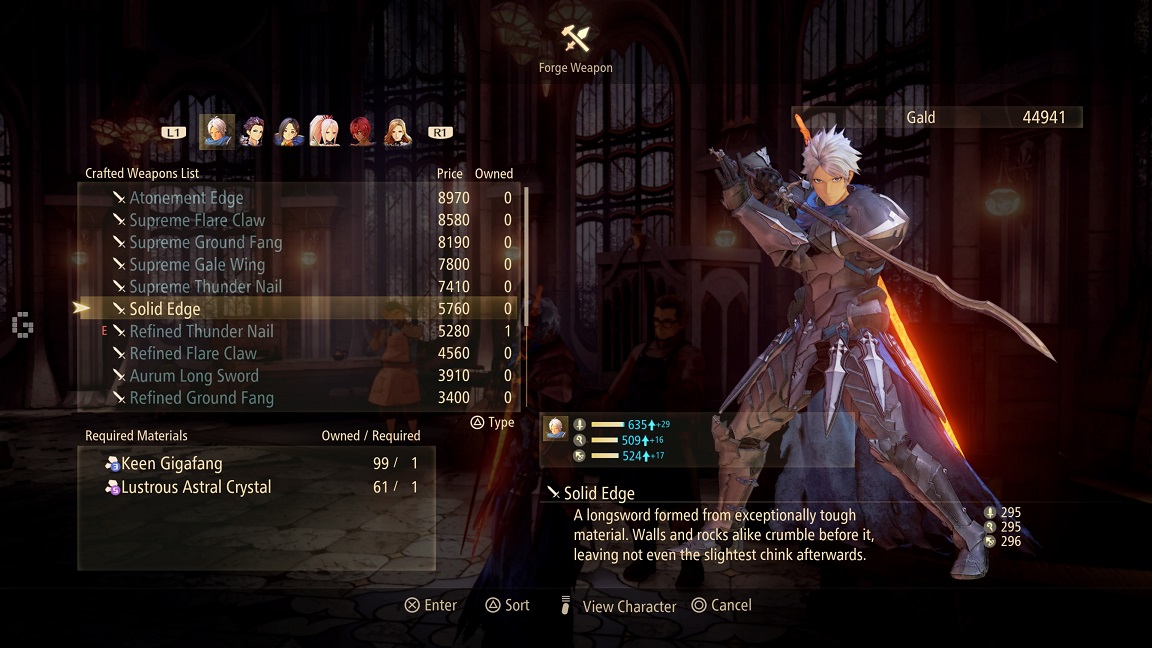Select Supreme Ground Fang to forge

pyautogui.click(x=205, y=242)
